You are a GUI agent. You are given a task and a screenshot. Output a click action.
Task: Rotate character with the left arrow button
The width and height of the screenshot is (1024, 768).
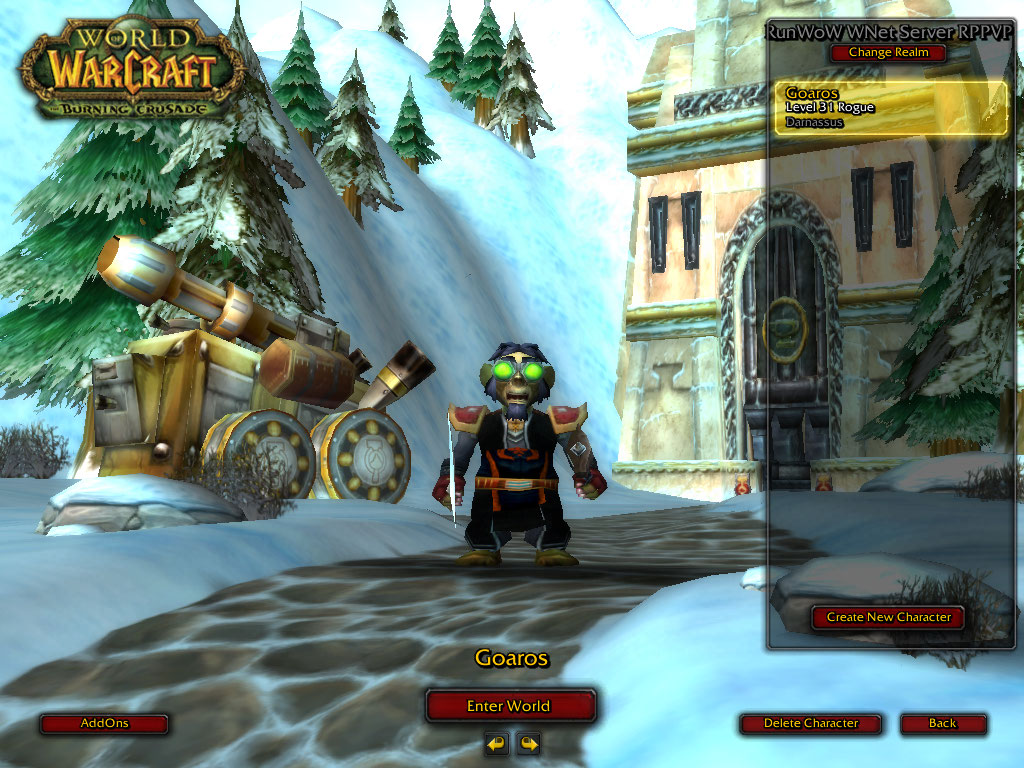[x=496, y=743]
